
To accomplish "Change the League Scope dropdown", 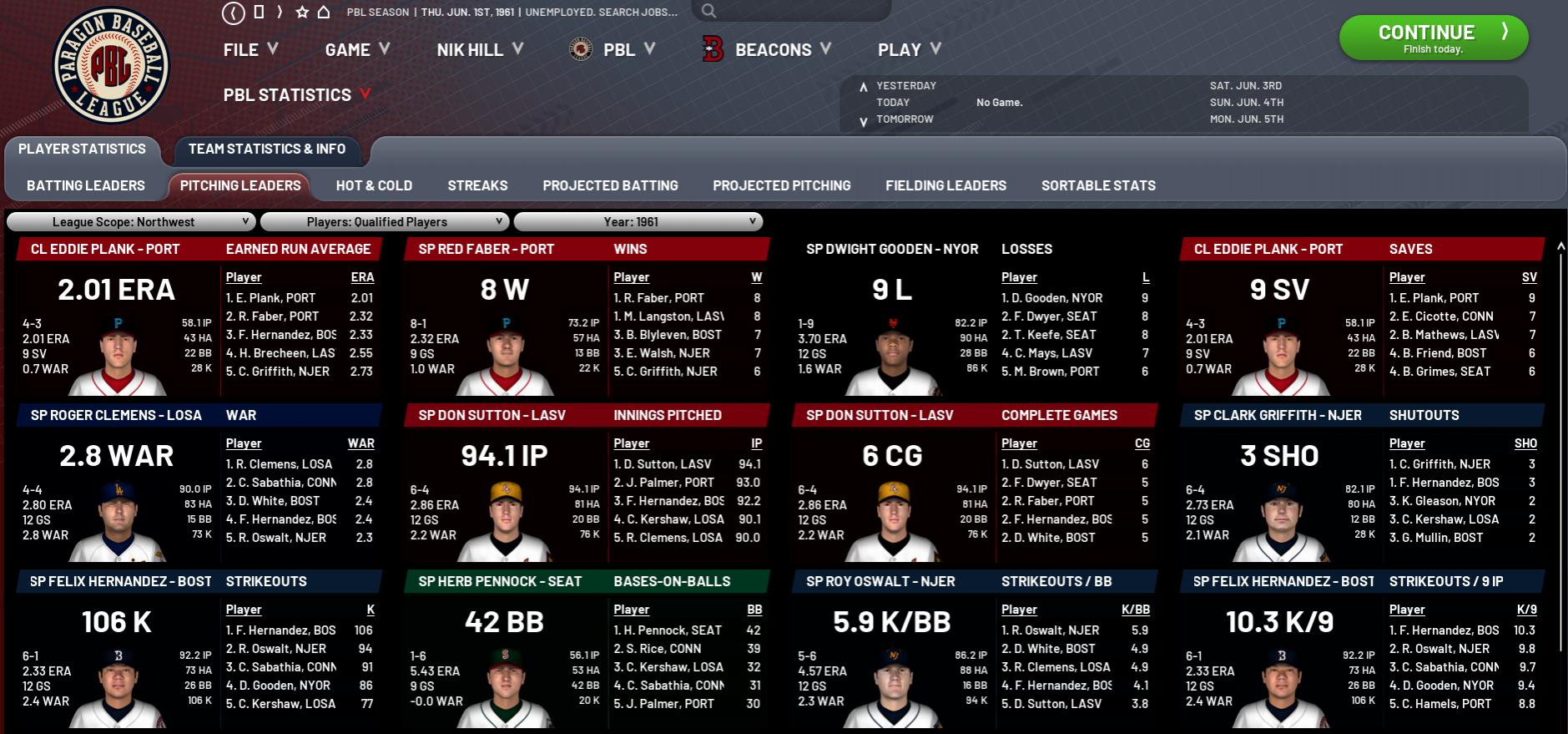I will (131, 222).
